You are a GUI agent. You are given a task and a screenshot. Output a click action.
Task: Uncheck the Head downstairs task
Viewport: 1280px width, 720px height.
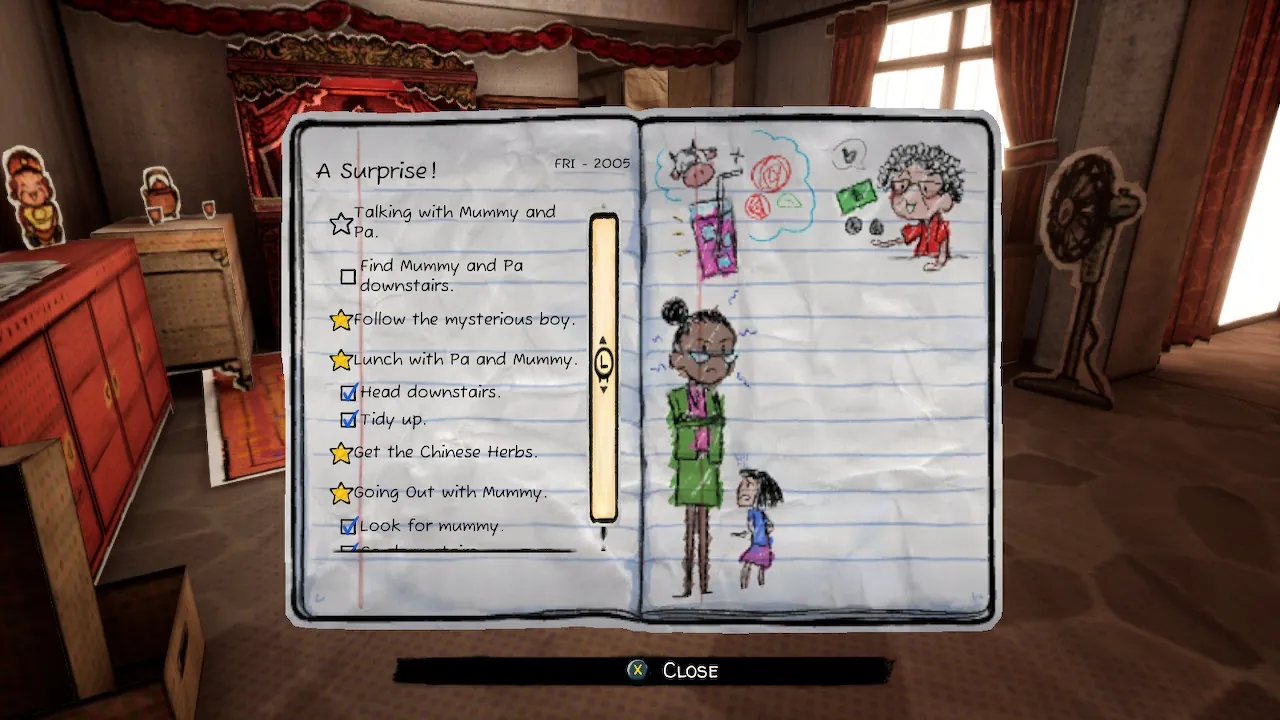[x=348, y=392]
